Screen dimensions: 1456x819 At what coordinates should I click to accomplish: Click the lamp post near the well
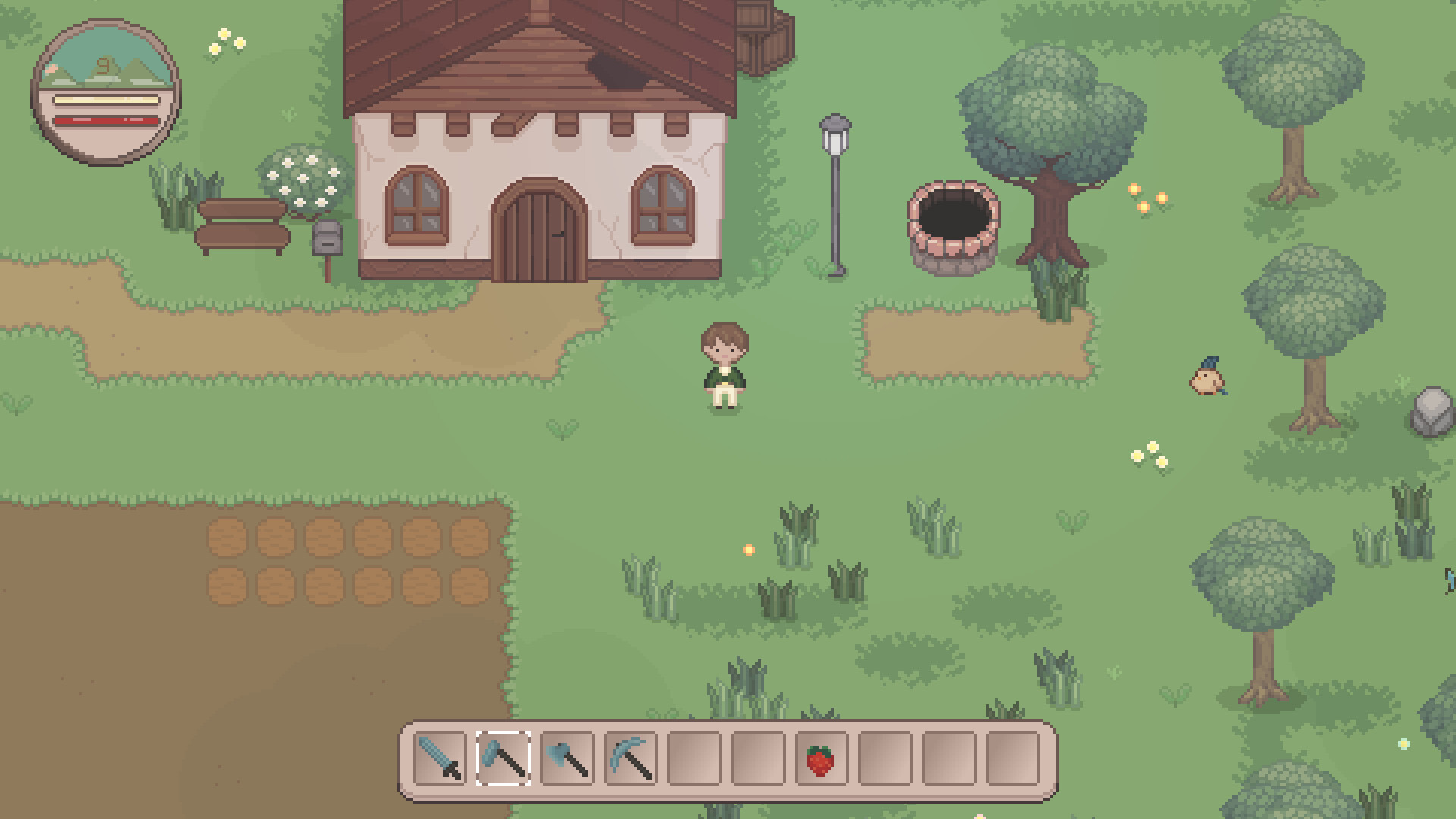(834, 190)
